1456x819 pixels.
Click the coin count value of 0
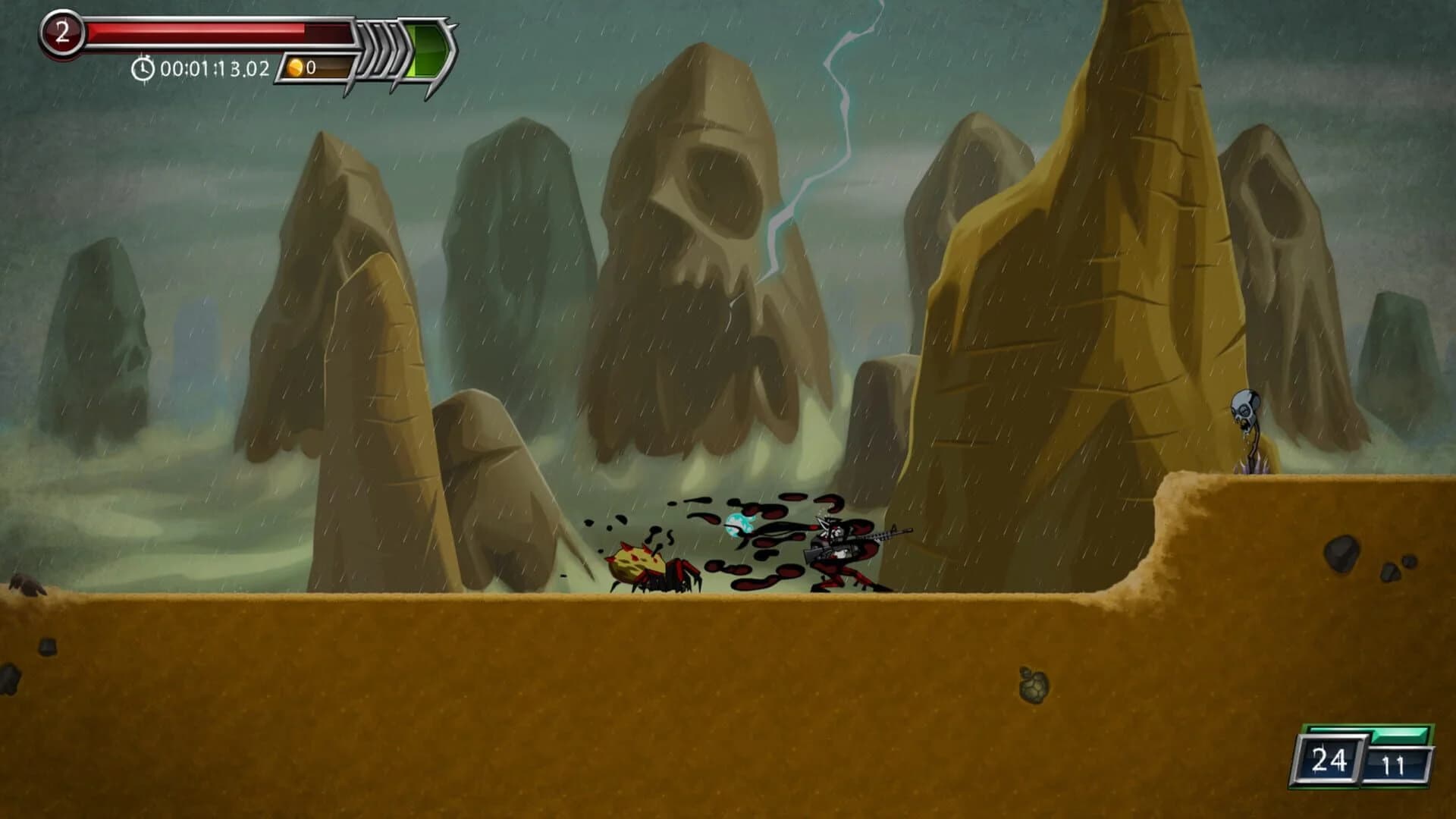311,69
